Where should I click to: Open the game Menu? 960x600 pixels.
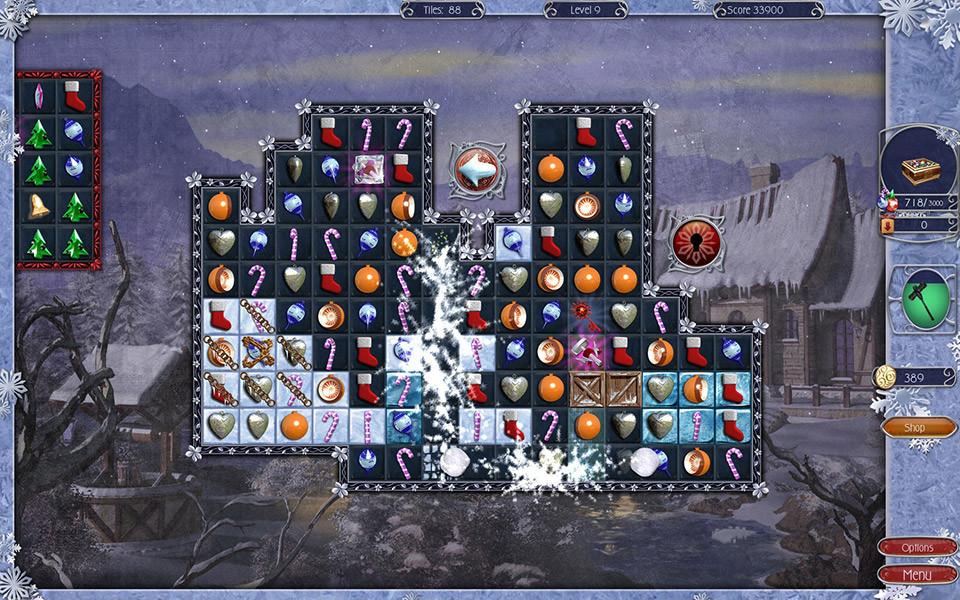pyautogui.click(x=917, y=575)
